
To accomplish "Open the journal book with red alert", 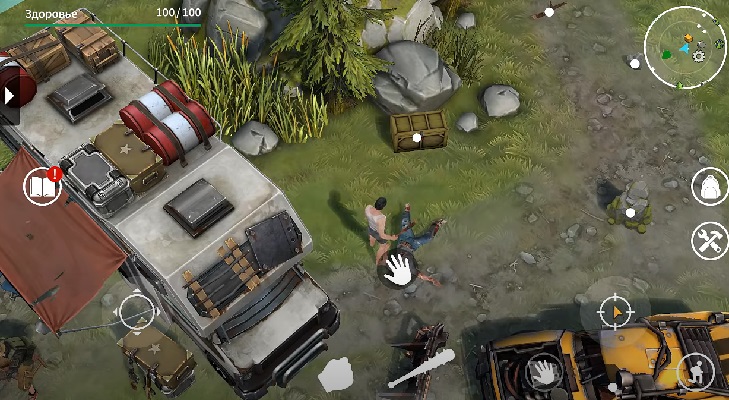I will point(43,186).
